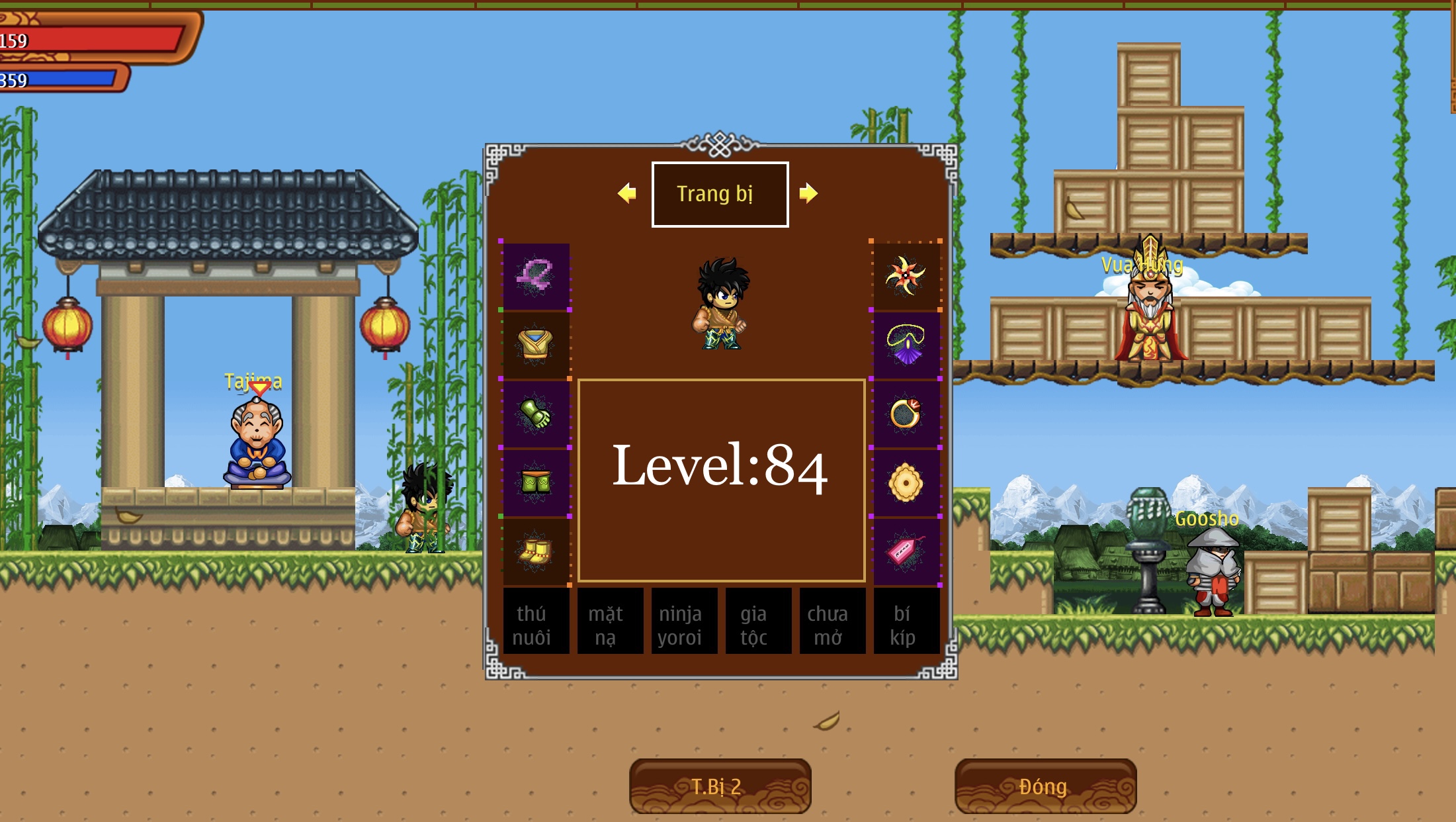Select the purple headband equipment slot

(x=536, y=276)
